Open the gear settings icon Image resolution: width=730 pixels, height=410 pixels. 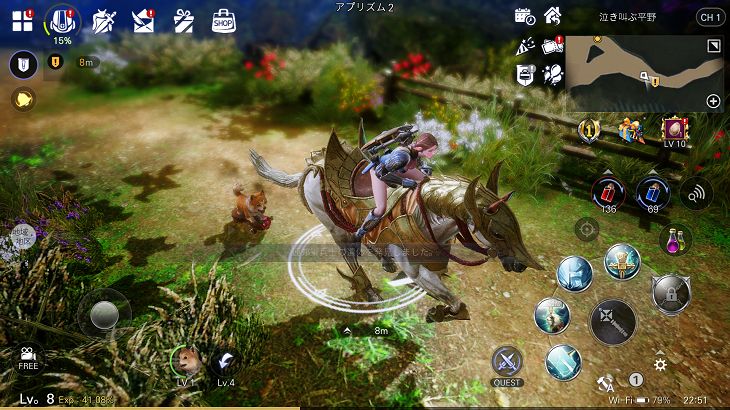click(660, 364)
